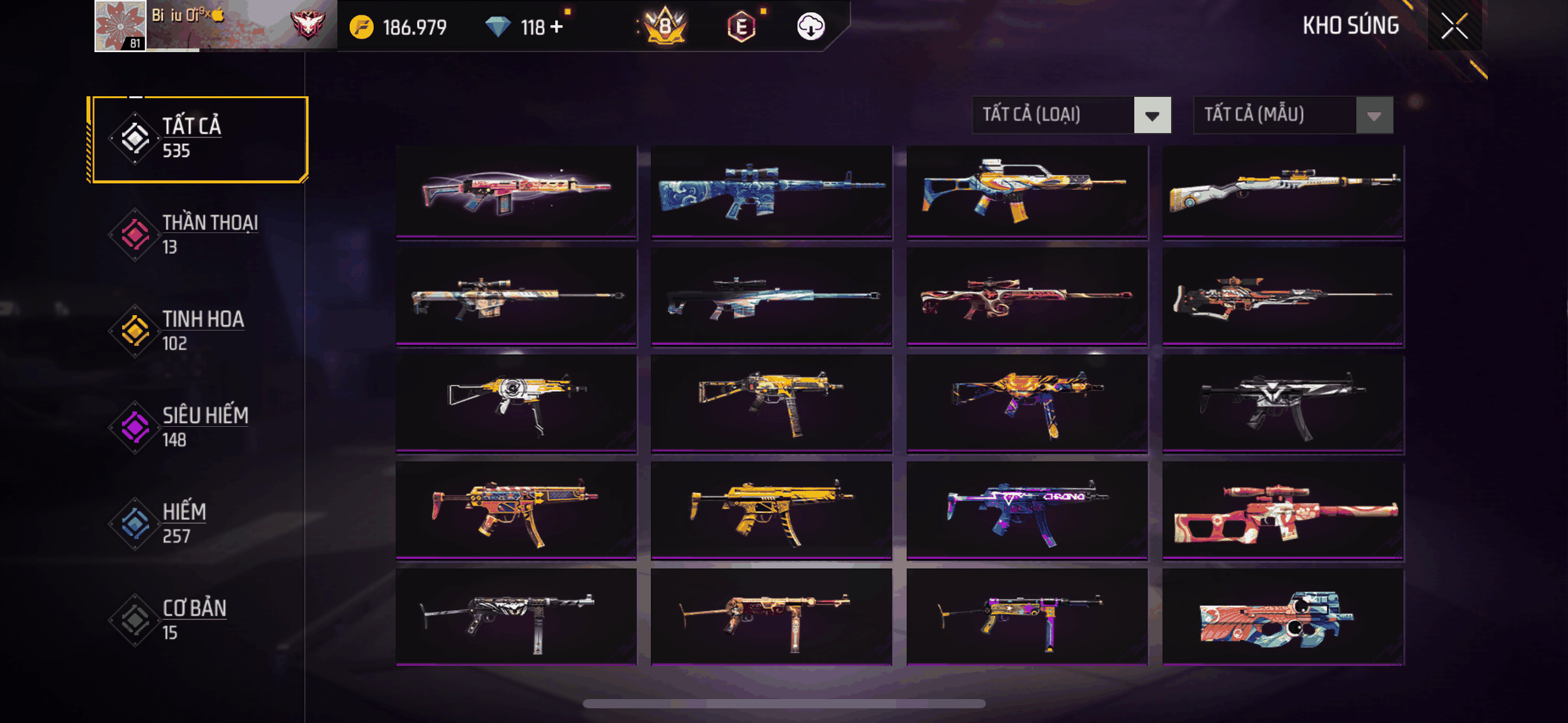Open the red E badge icon
1568x723 pixels.
click(x=741, y=27)
